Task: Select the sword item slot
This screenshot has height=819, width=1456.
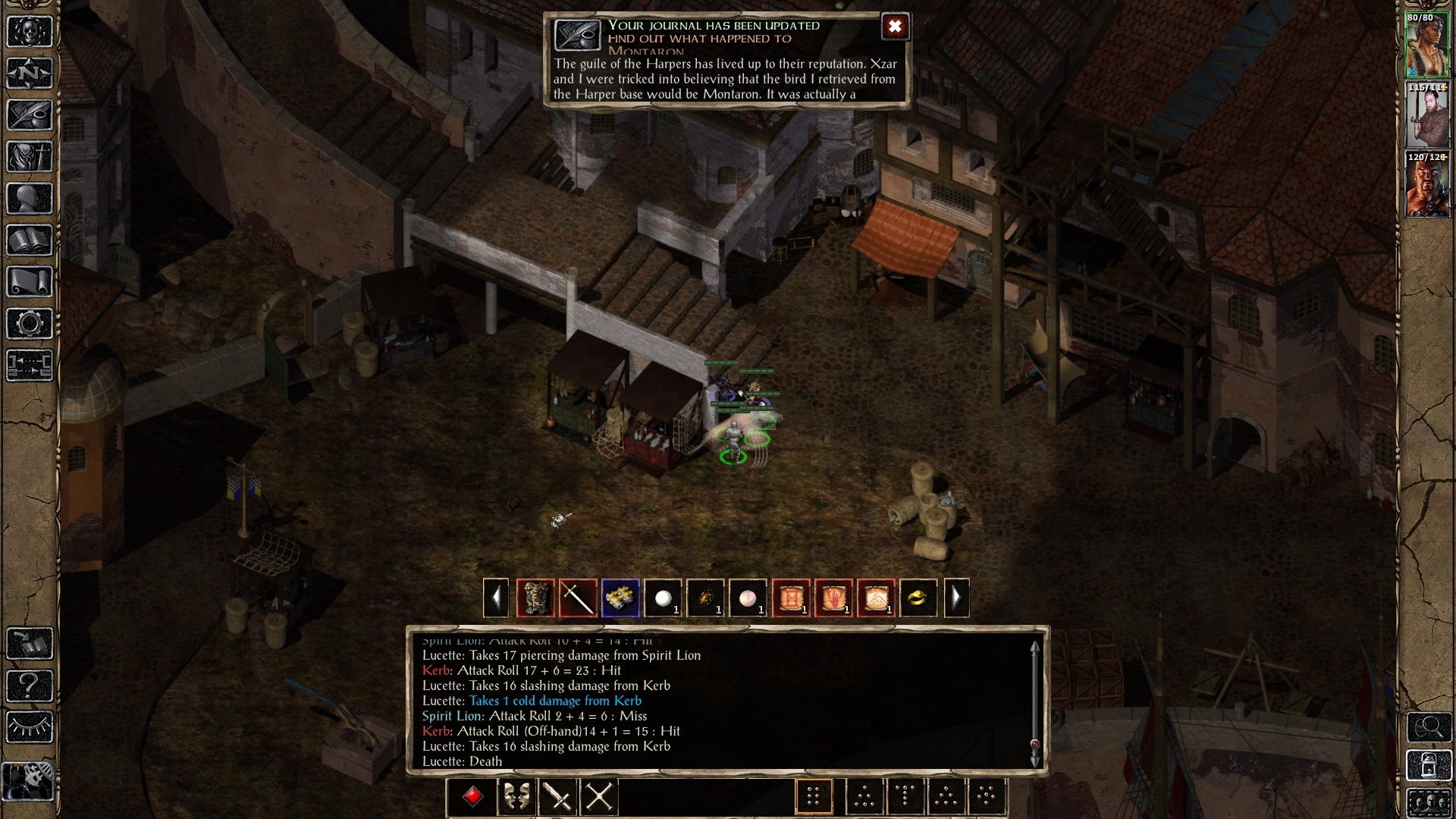Action: [578, 598]
